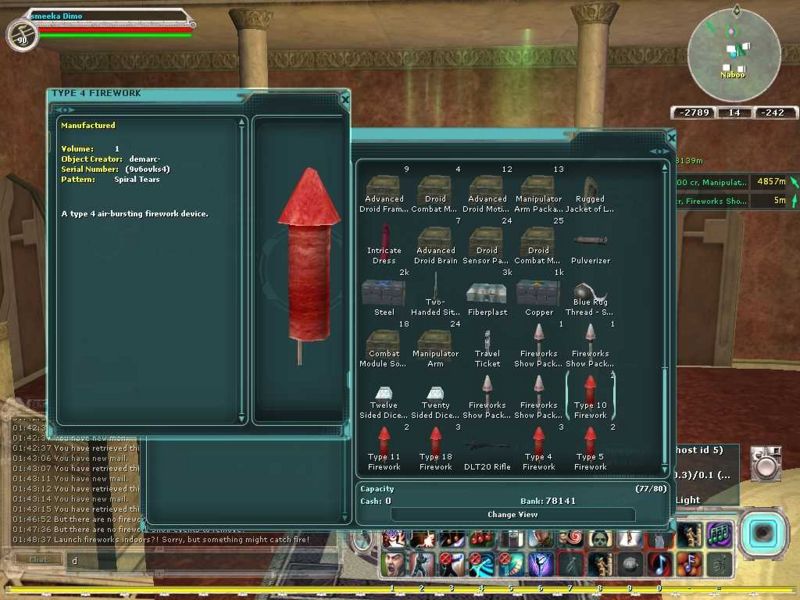Select the Rugged Jacket item
Screen dimensions: 800x600
[x=590, y=190]
